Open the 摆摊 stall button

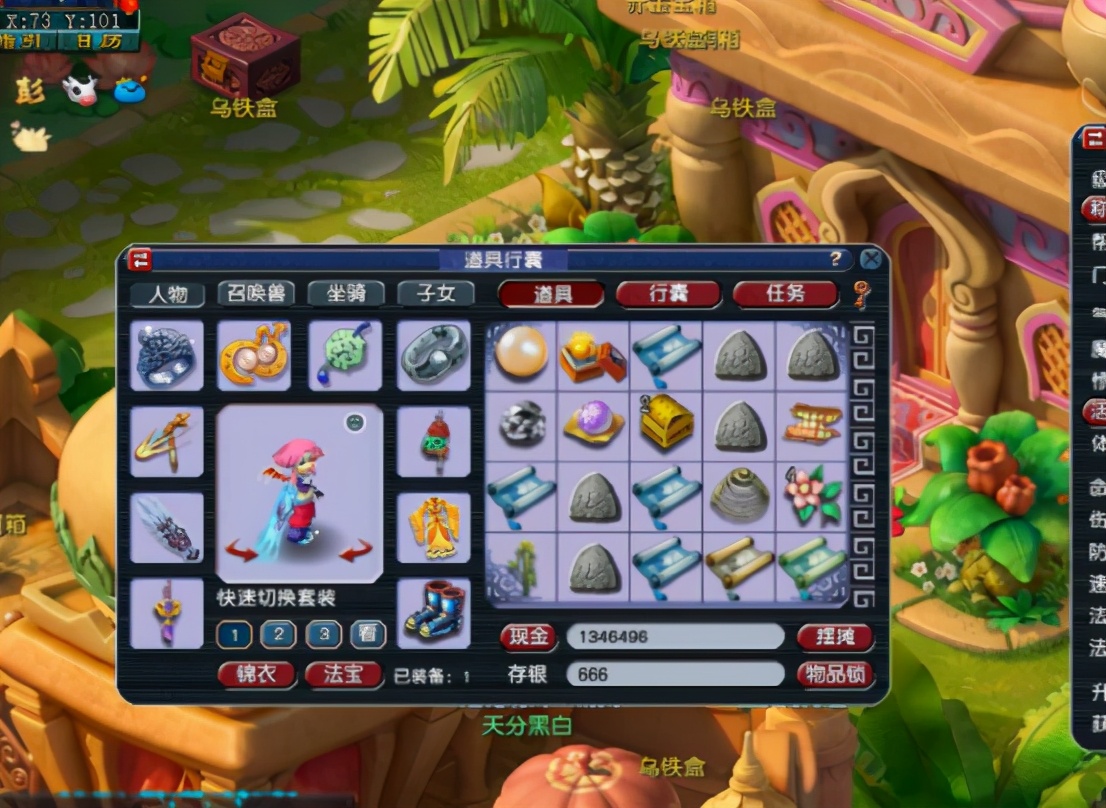coord(835,637)
